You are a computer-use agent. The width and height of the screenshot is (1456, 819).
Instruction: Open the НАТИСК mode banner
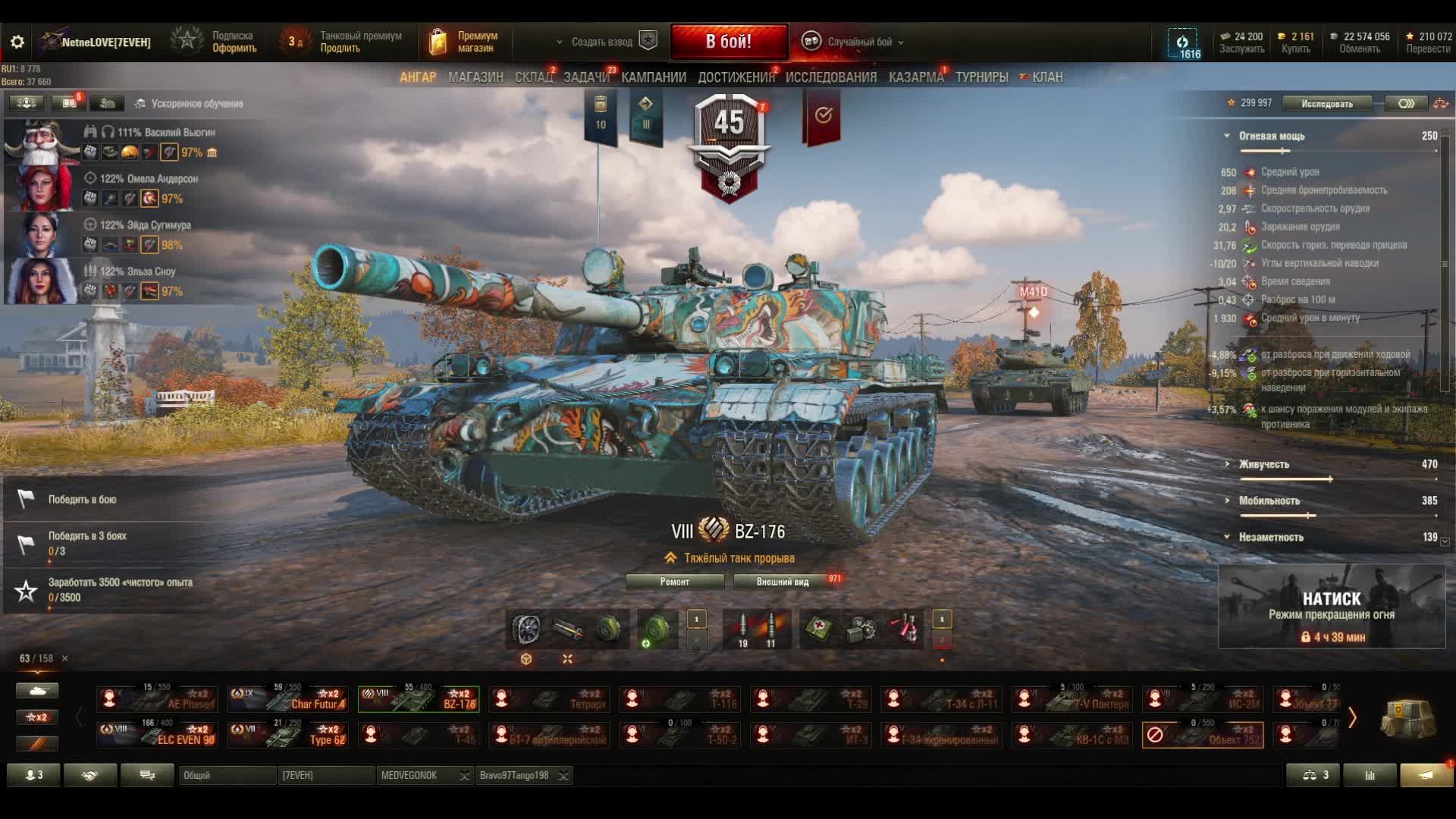point(1331,607)
